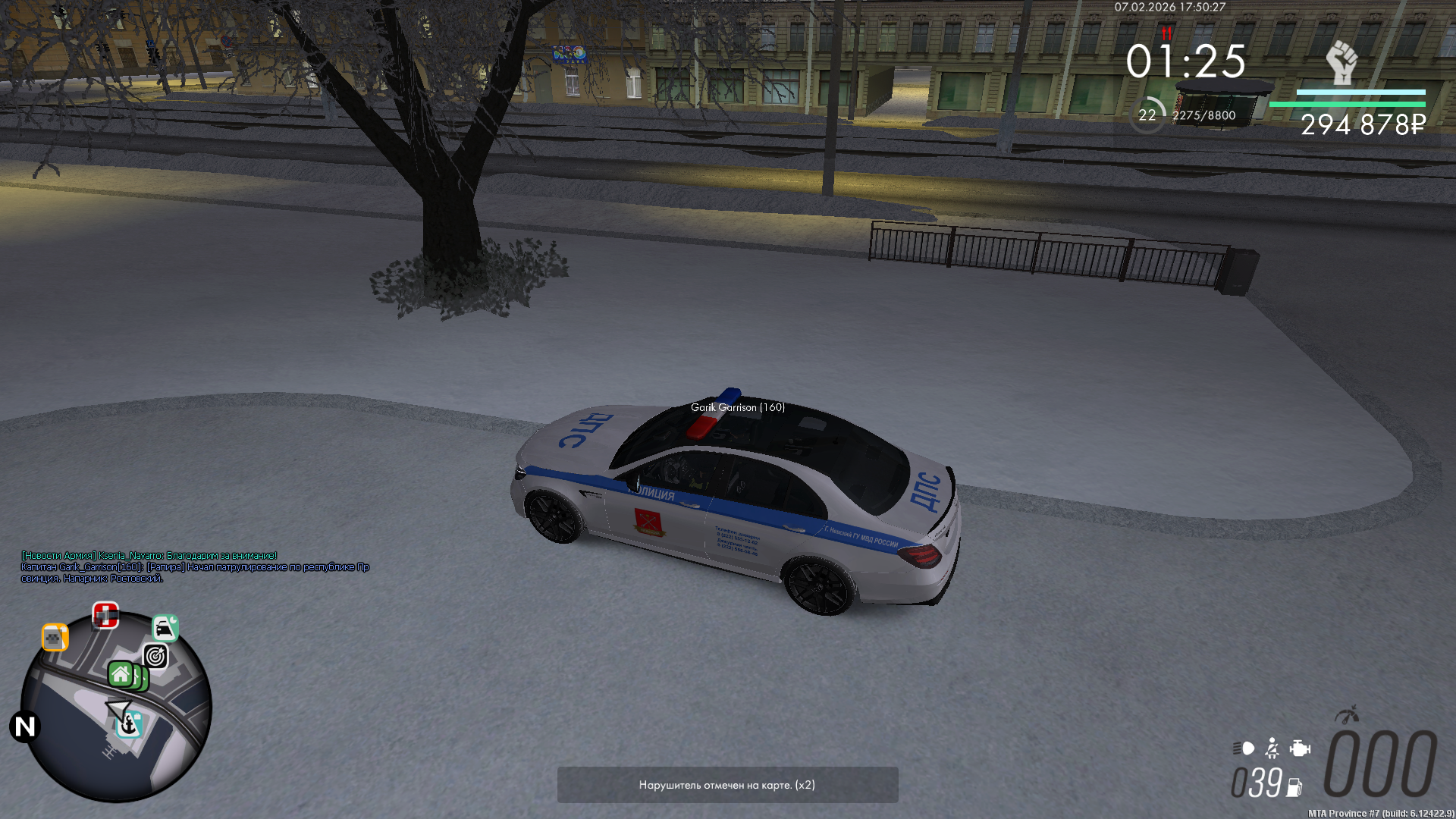
Task: Click the engine indicator icon
Action: (1300, 748)
